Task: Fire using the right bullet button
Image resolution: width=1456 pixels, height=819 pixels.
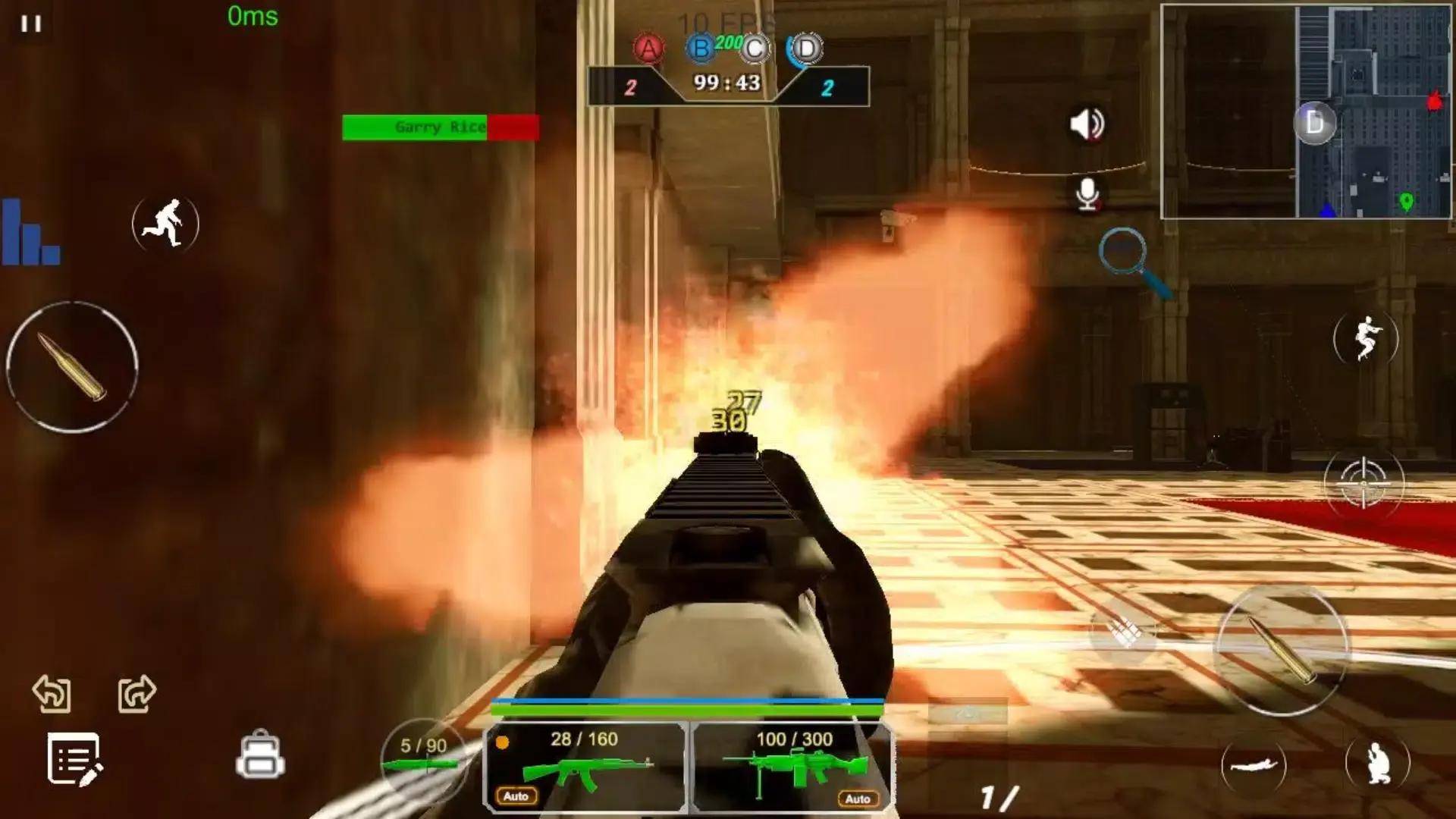Action: [x=1282, y=649]
